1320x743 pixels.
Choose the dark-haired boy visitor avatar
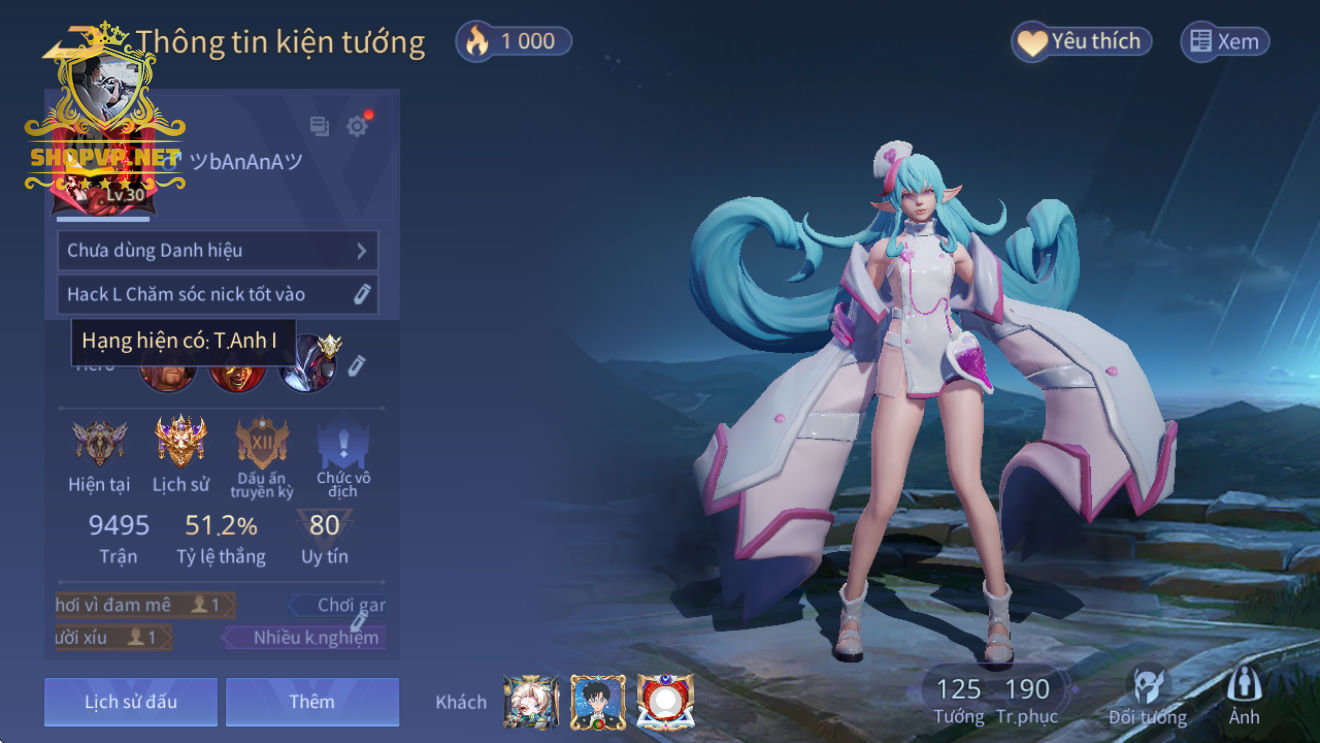[x=598, y=702]
